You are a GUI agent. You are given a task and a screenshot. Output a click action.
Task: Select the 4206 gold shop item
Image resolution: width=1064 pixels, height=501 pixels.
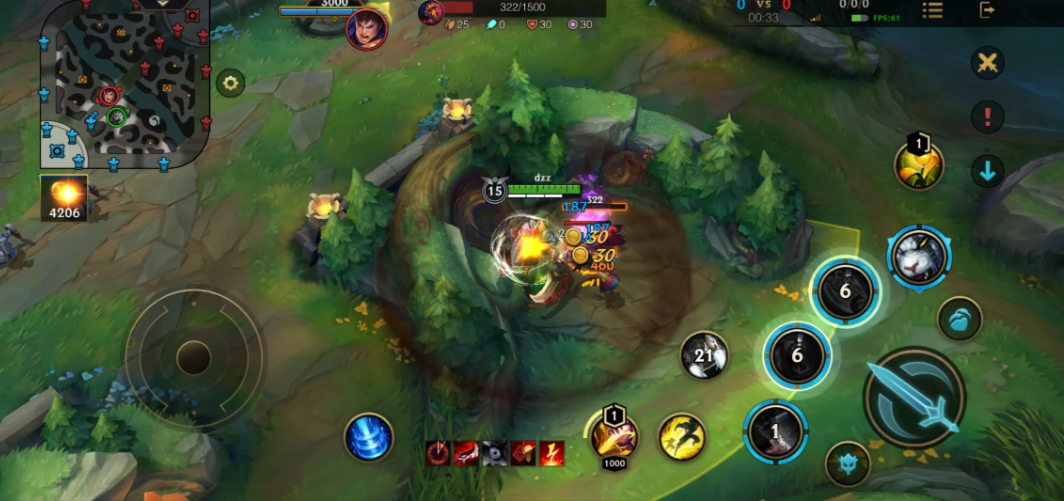click(x=64, y=197)
